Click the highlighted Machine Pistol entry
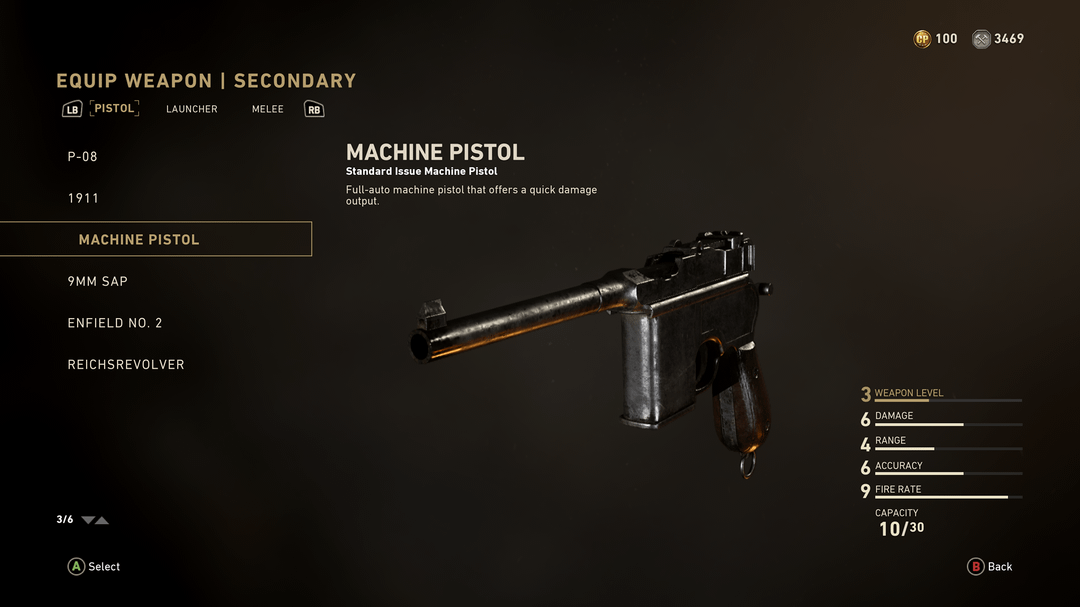 [139, 240]
